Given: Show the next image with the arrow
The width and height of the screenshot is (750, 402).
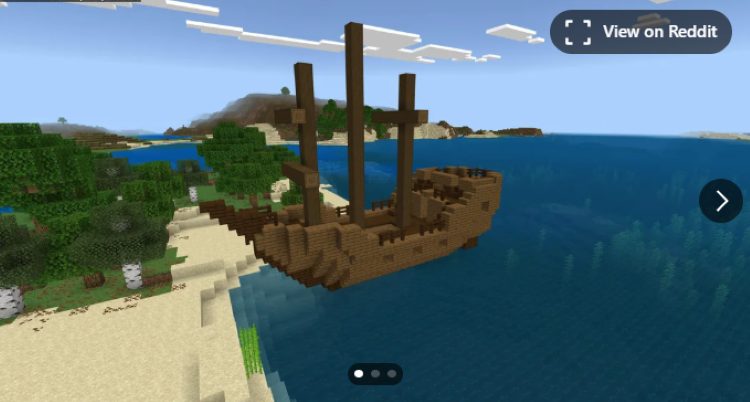Looking at the screenshot, I should tap(720, 201).
